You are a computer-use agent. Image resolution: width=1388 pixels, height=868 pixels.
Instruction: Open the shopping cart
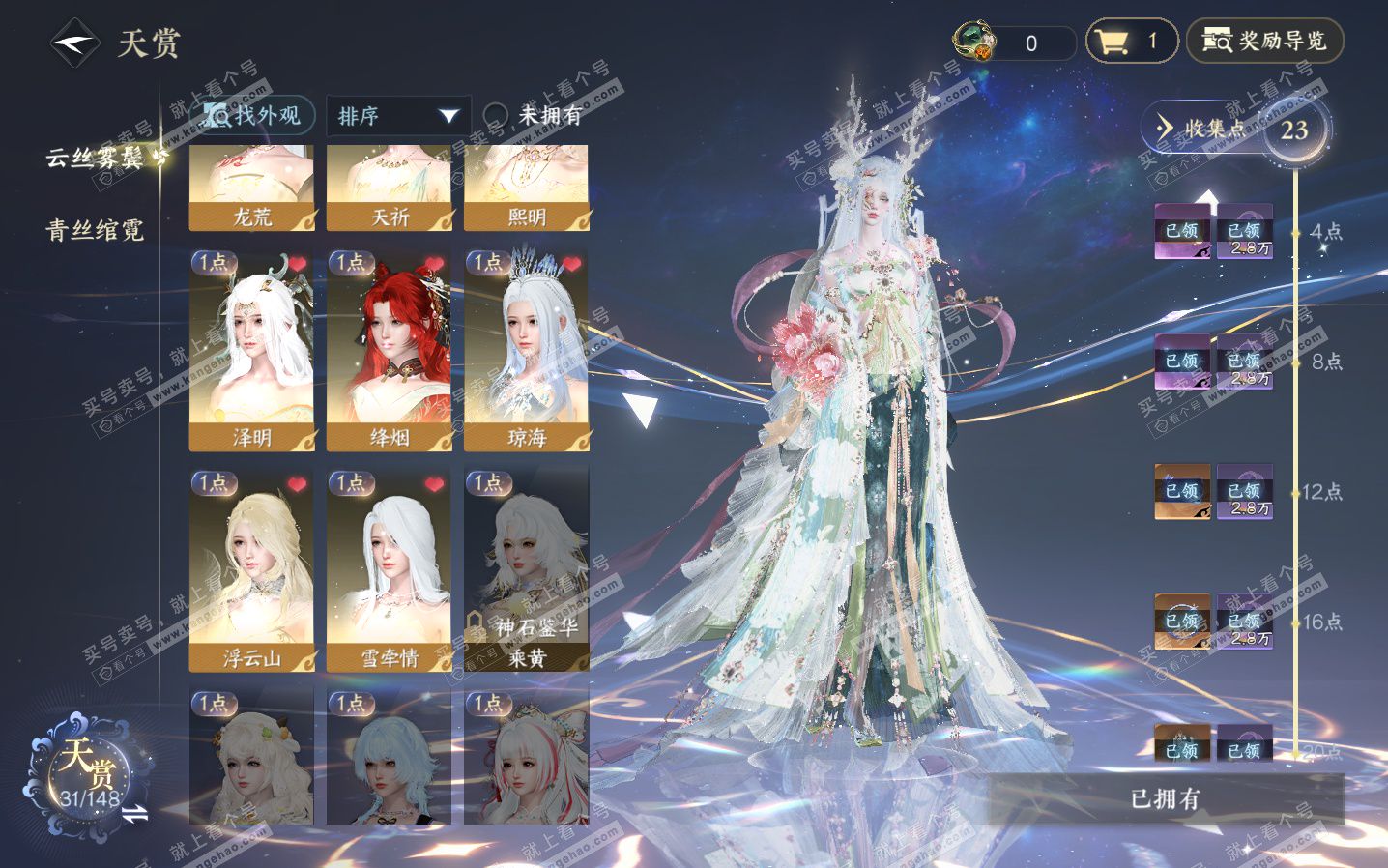pos(1131,42)
